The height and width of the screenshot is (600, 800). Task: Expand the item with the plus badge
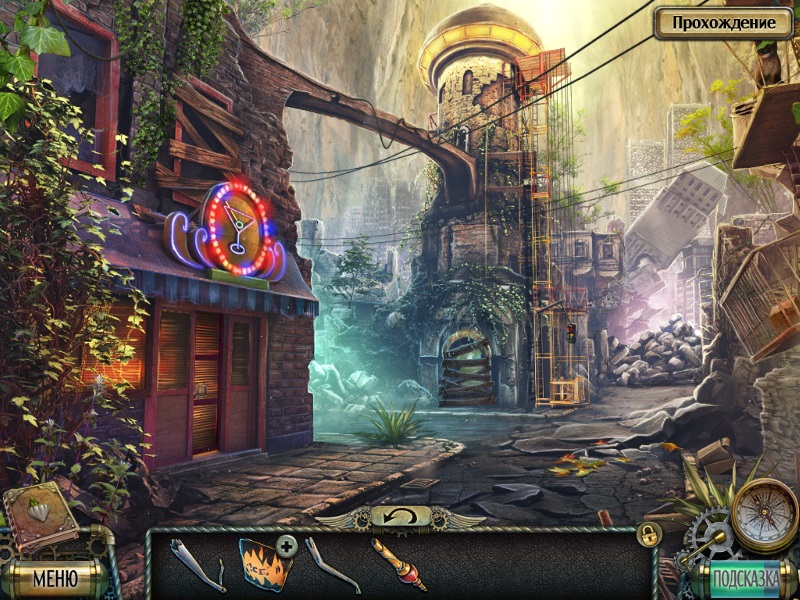coord(287,545)
